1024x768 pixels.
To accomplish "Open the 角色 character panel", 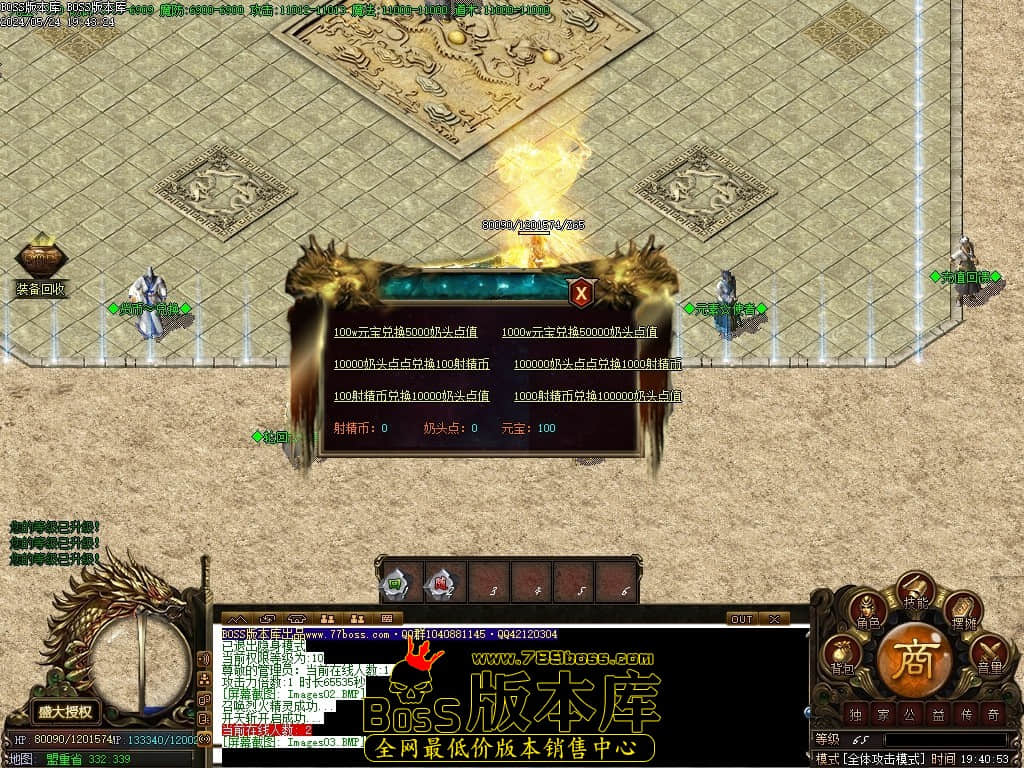I will point(867,611).
